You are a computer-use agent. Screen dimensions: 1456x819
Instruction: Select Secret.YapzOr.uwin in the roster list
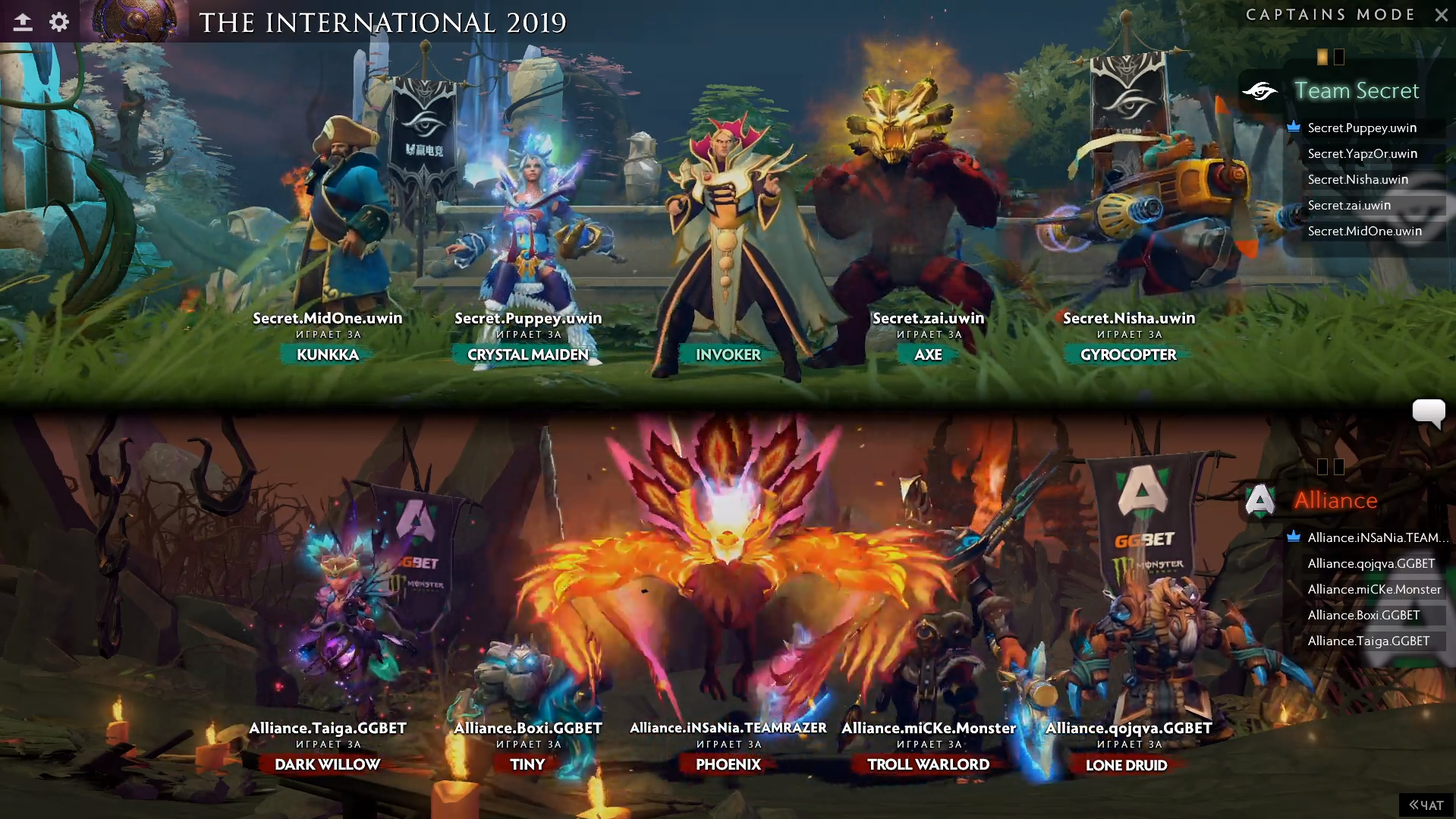coord(1362,153)
